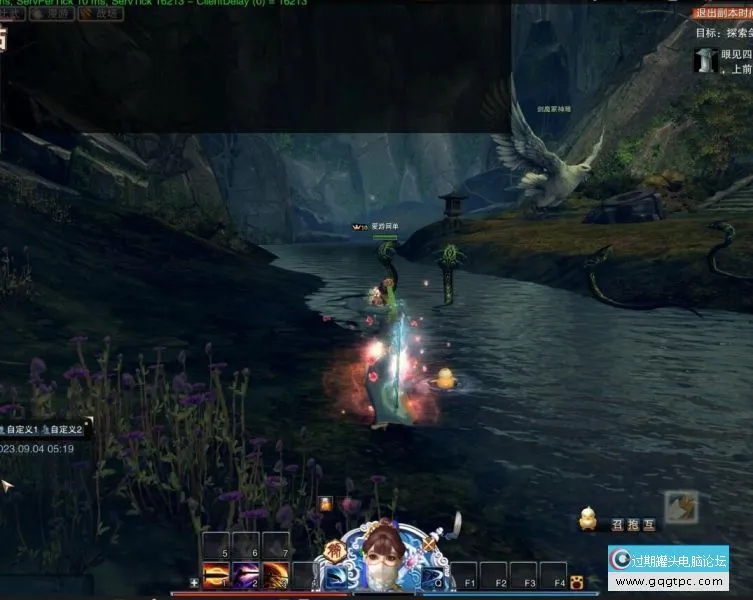Open the paw icon after F4 slot
Viewport: 753px width, 600px height.
pyautogui.click(x=577, y=583)
